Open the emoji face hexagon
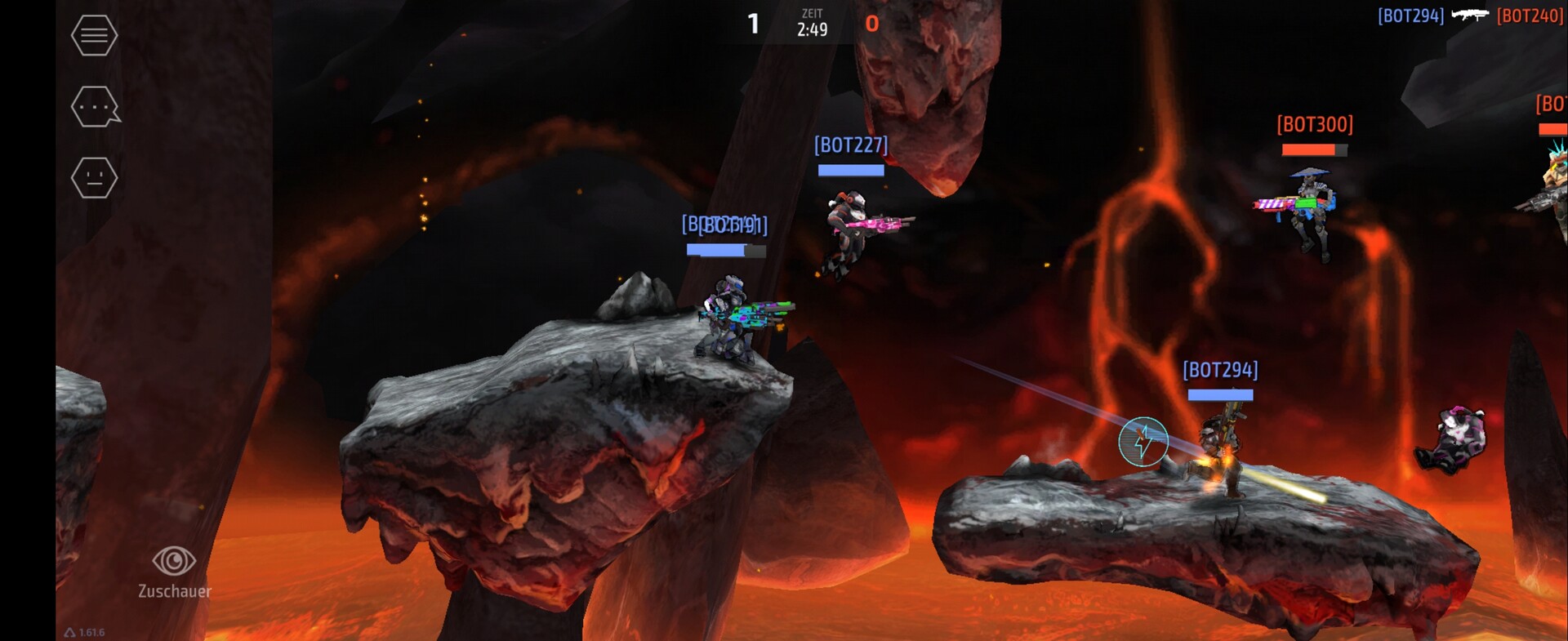 pyautogui.click(x=94, y=178)
